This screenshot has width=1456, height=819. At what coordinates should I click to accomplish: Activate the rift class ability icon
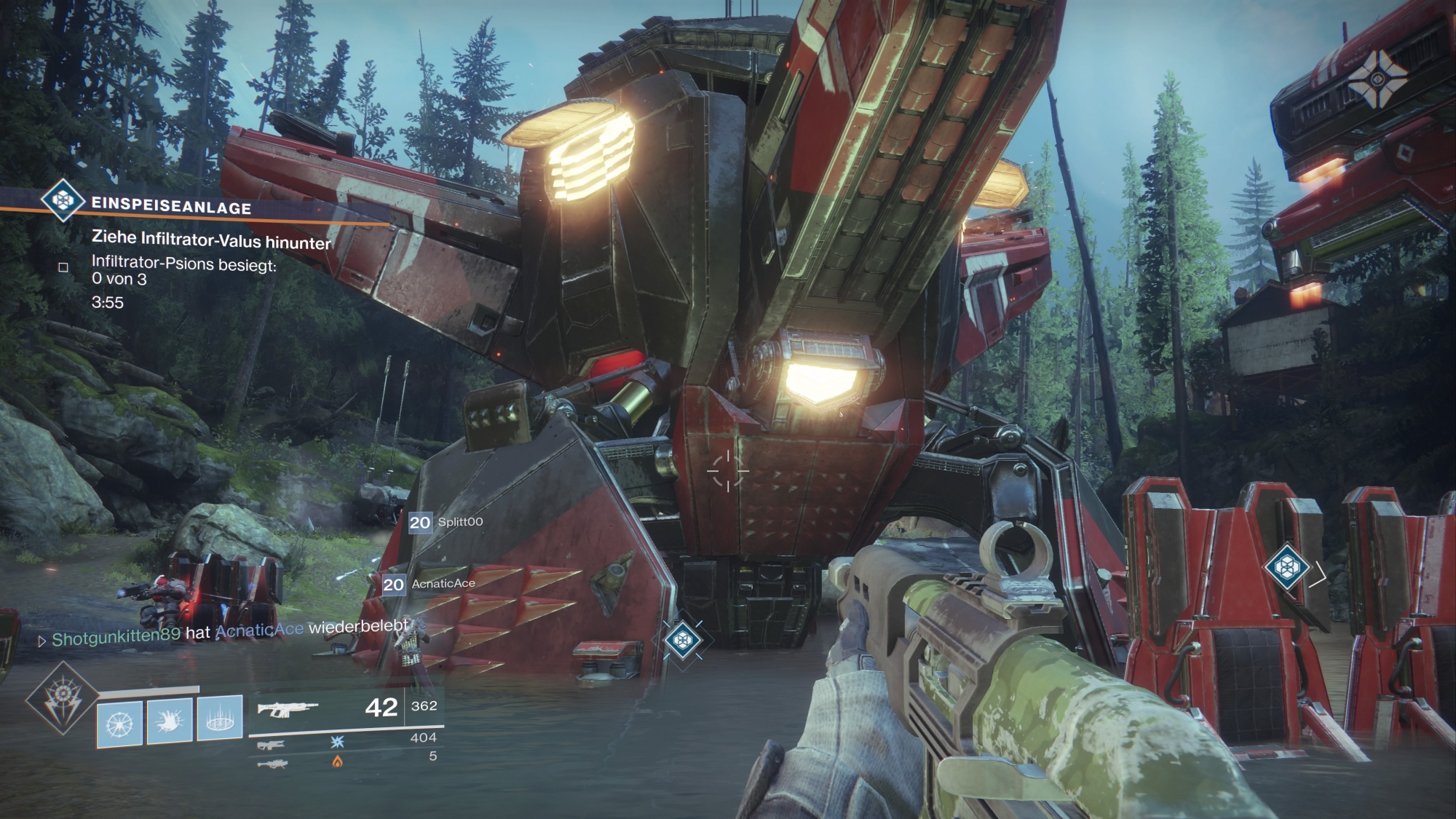point(219,721)
